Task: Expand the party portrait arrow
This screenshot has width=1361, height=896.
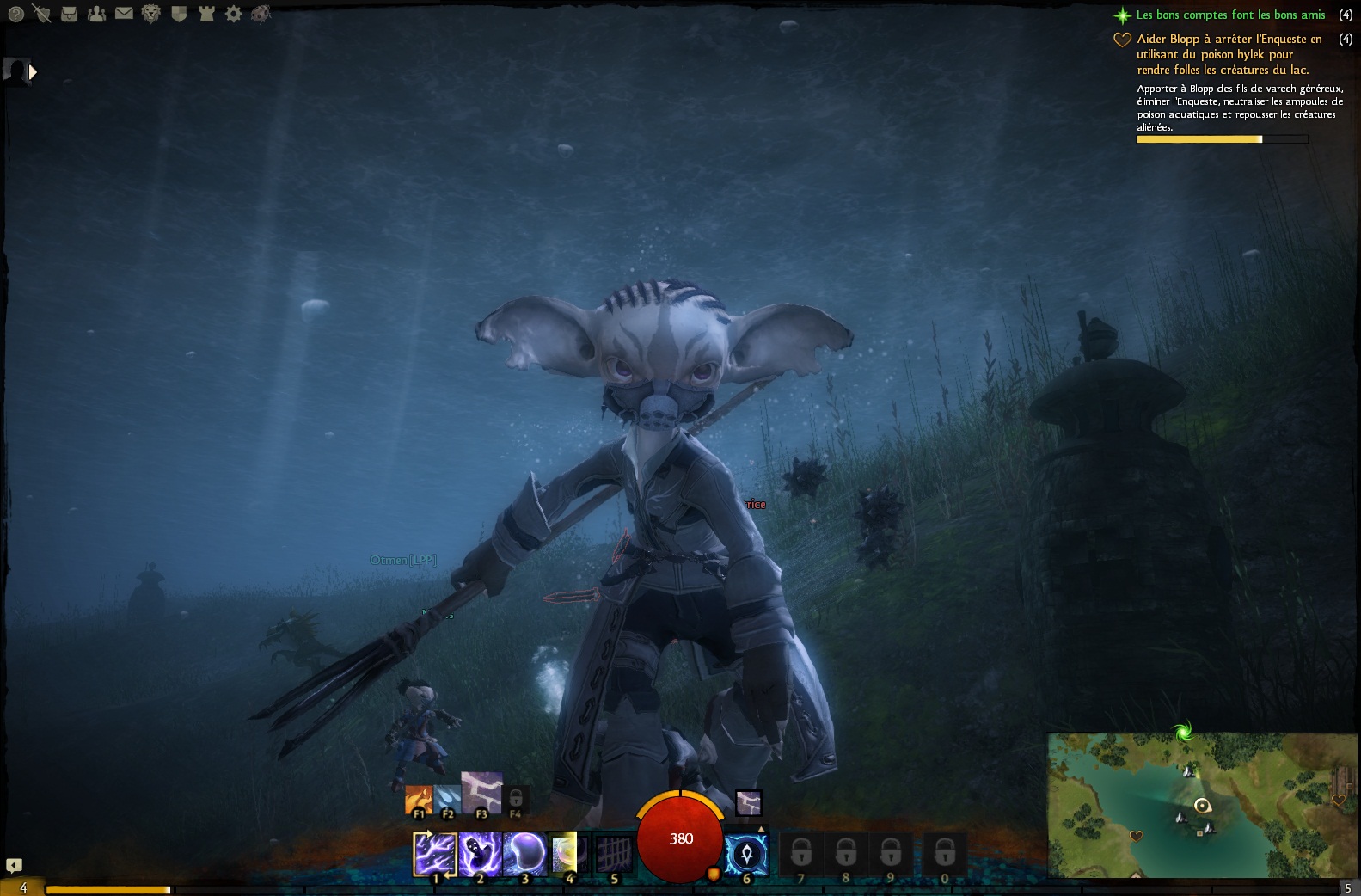Action: (33, 72)
